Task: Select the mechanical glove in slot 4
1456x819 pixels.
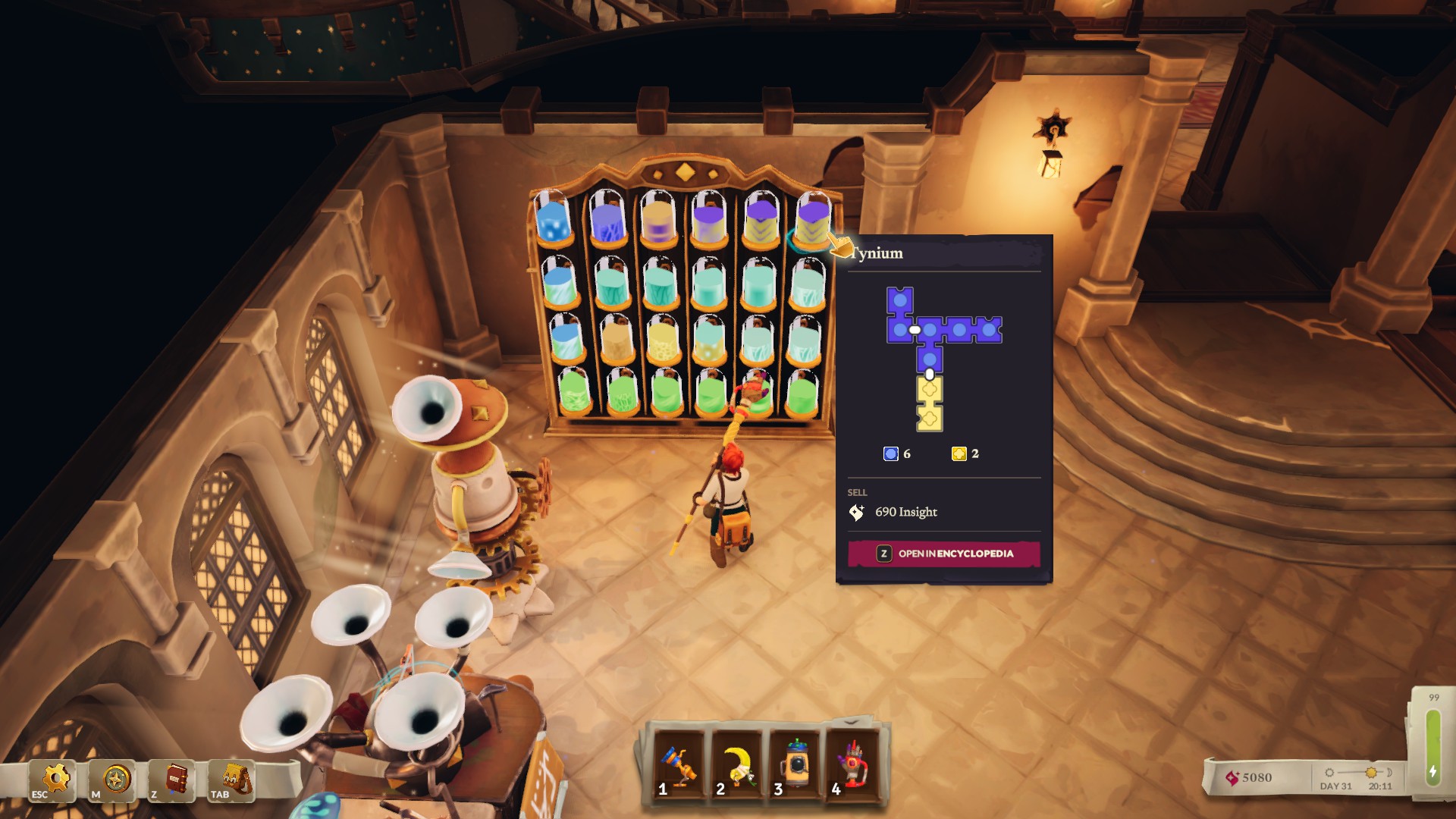Action: point(852,764)
